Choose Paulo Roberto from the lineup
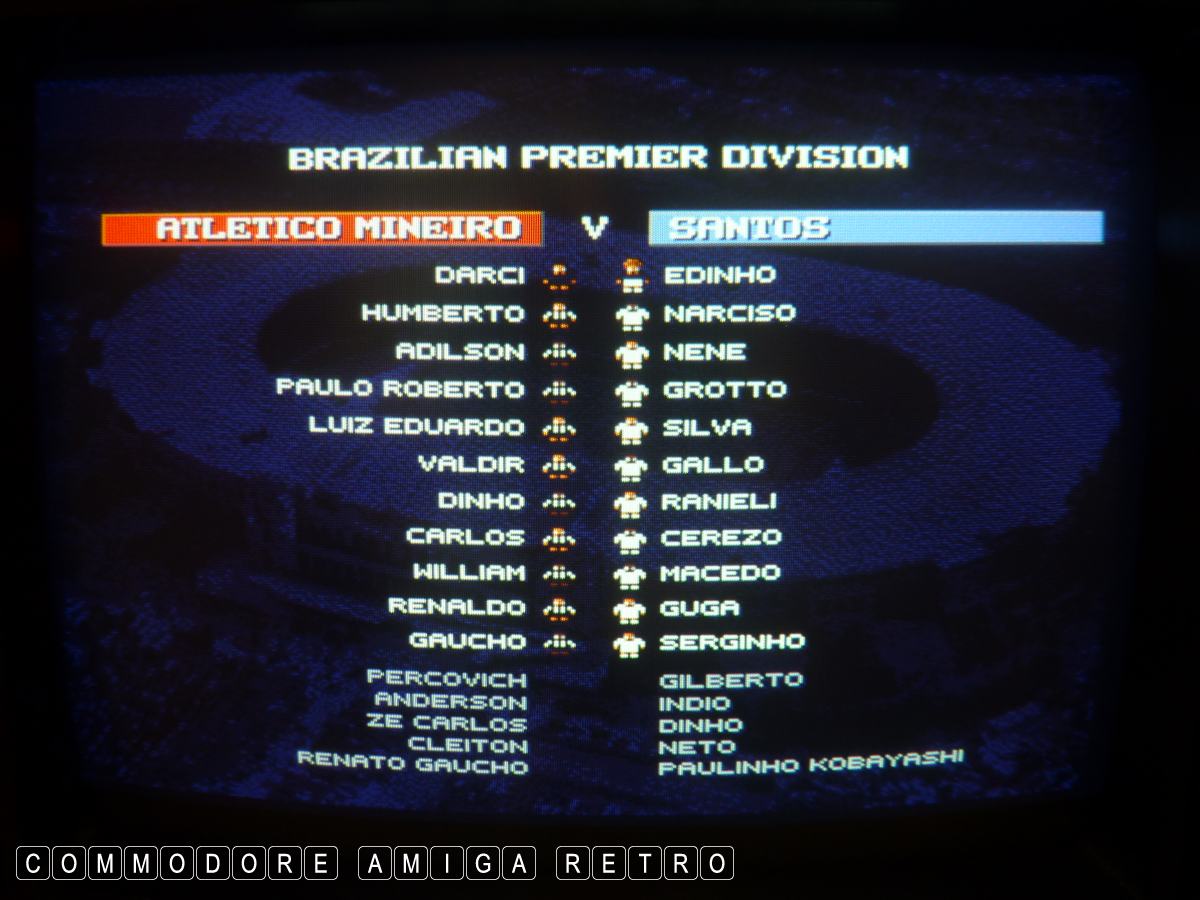 point(399,388)
